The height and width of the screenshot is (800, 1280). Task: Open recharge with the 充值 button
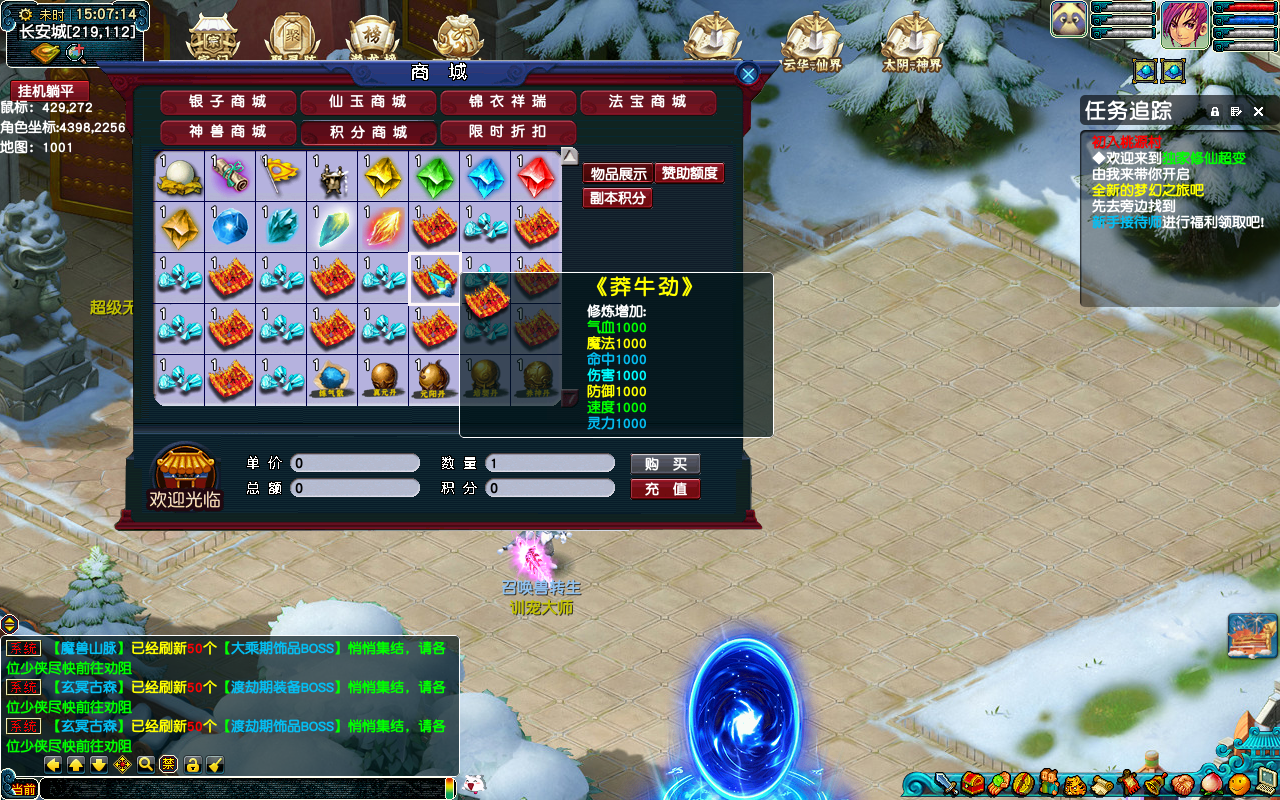click(665, 489)
